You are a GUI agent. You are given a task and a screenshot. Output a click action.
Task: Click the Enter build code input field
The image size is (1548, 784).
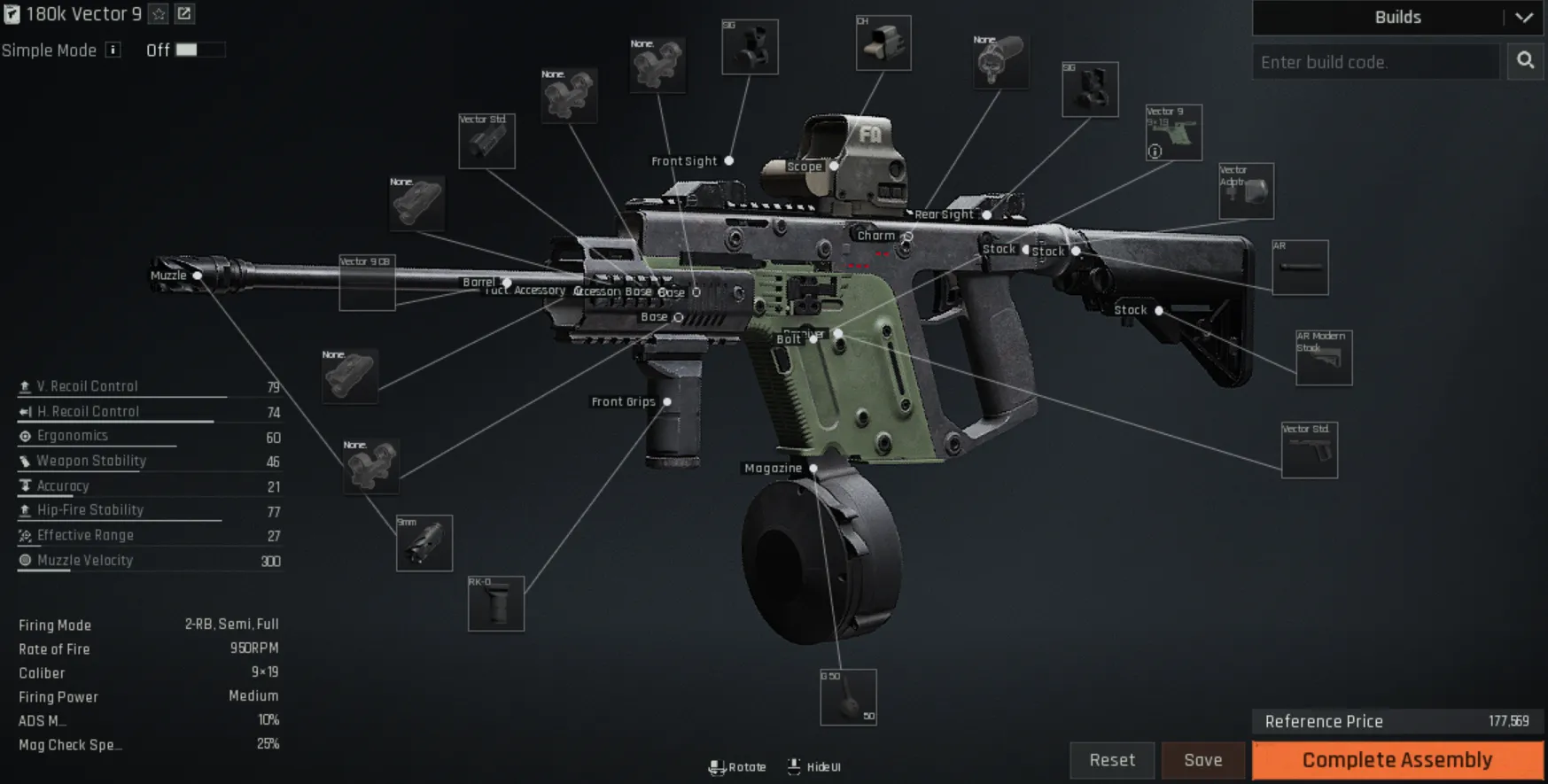click(x=1373, y=61)
